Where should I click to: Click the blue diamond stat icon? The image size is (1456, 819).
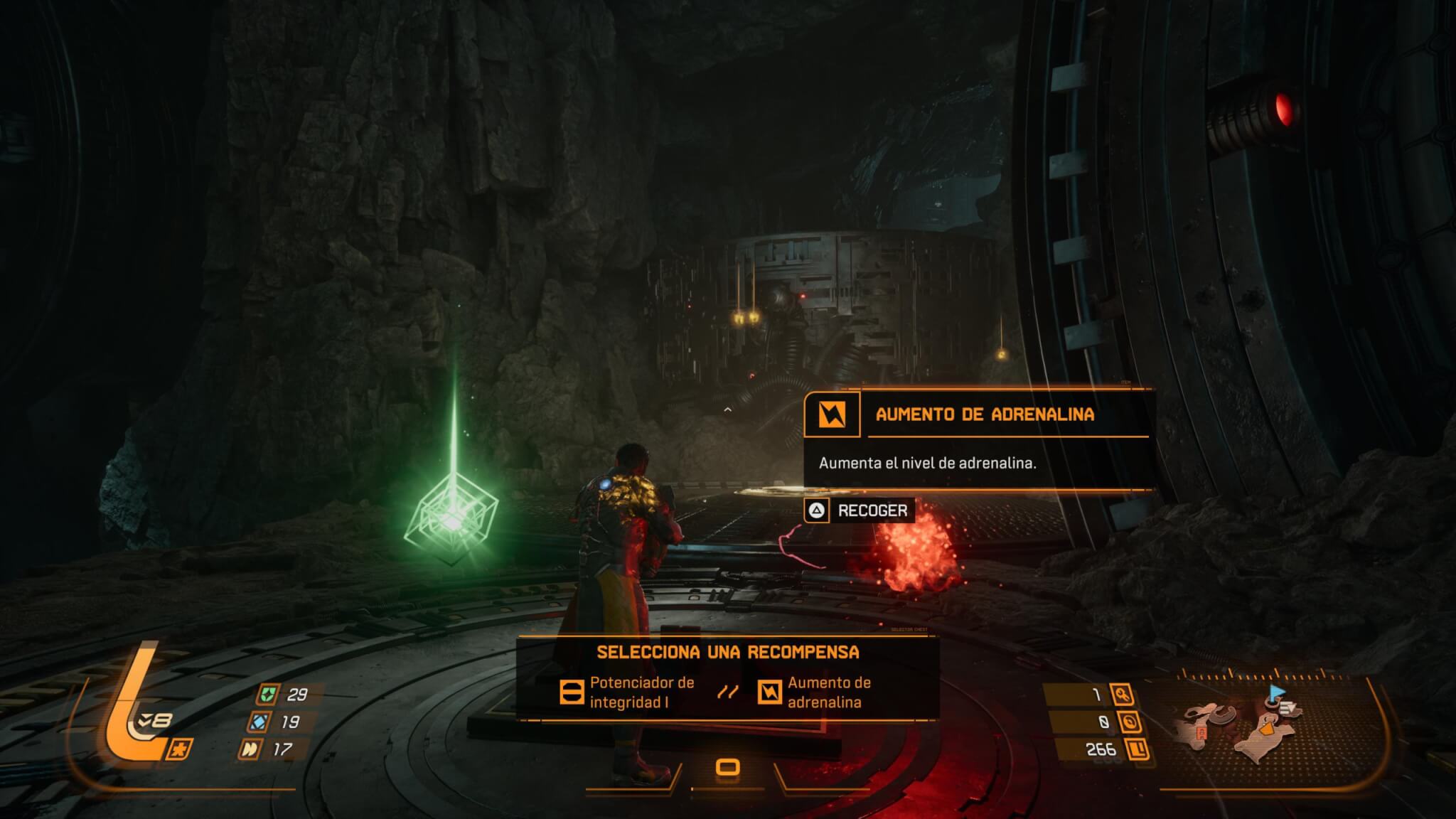click(x=258, y=722)
